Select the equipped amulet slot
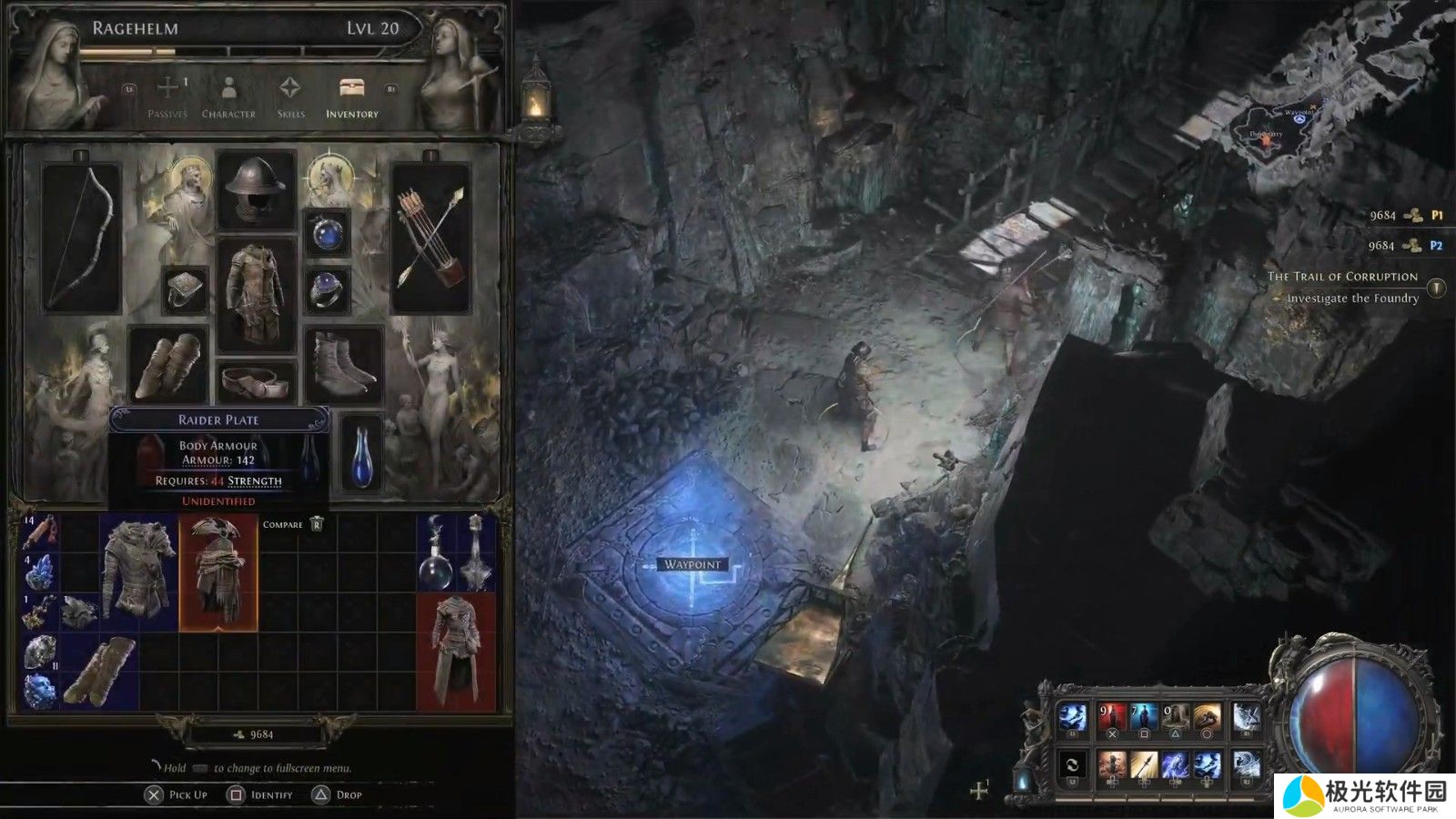Screen dimensions: 1456x819 pyautogui.click(x=327, y=233)
